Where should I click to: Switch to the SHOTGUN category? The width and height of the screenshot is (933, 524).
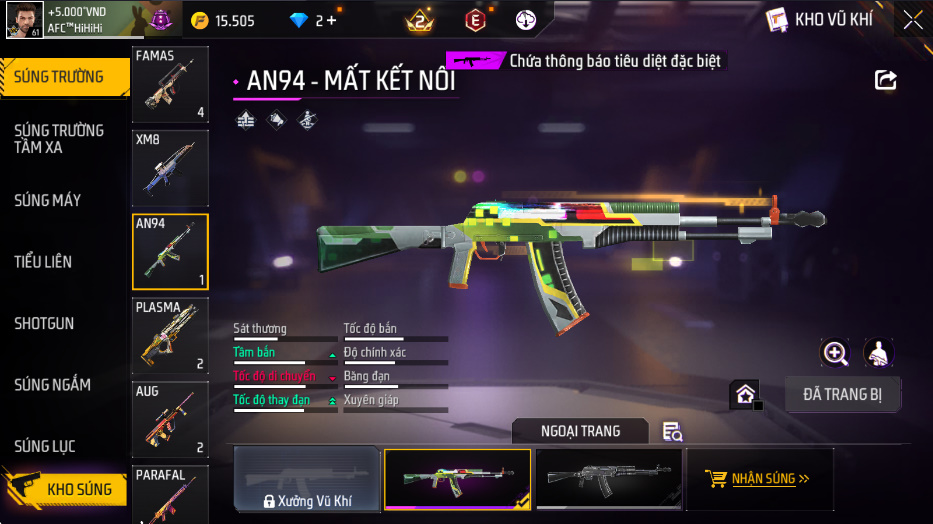click(x=44, y=324)
